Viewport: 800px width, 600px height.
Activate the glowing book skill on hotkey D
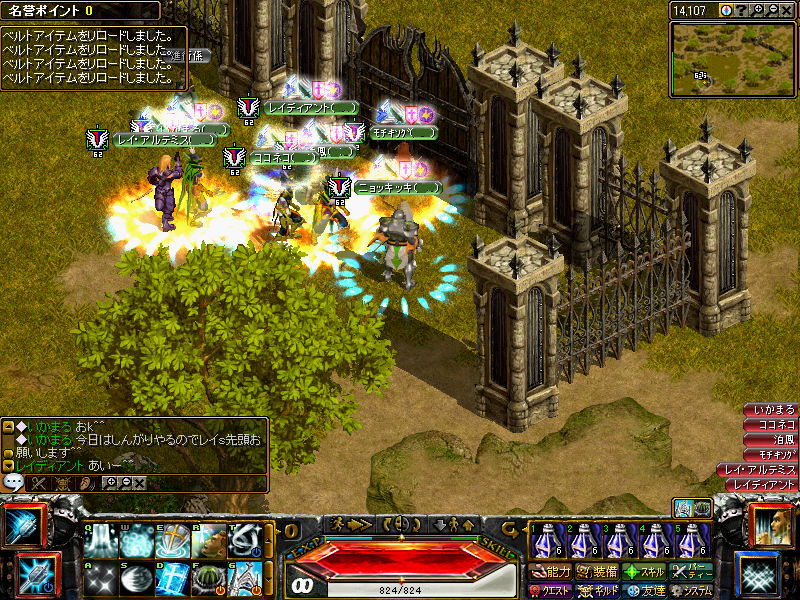tap(171, 577)
